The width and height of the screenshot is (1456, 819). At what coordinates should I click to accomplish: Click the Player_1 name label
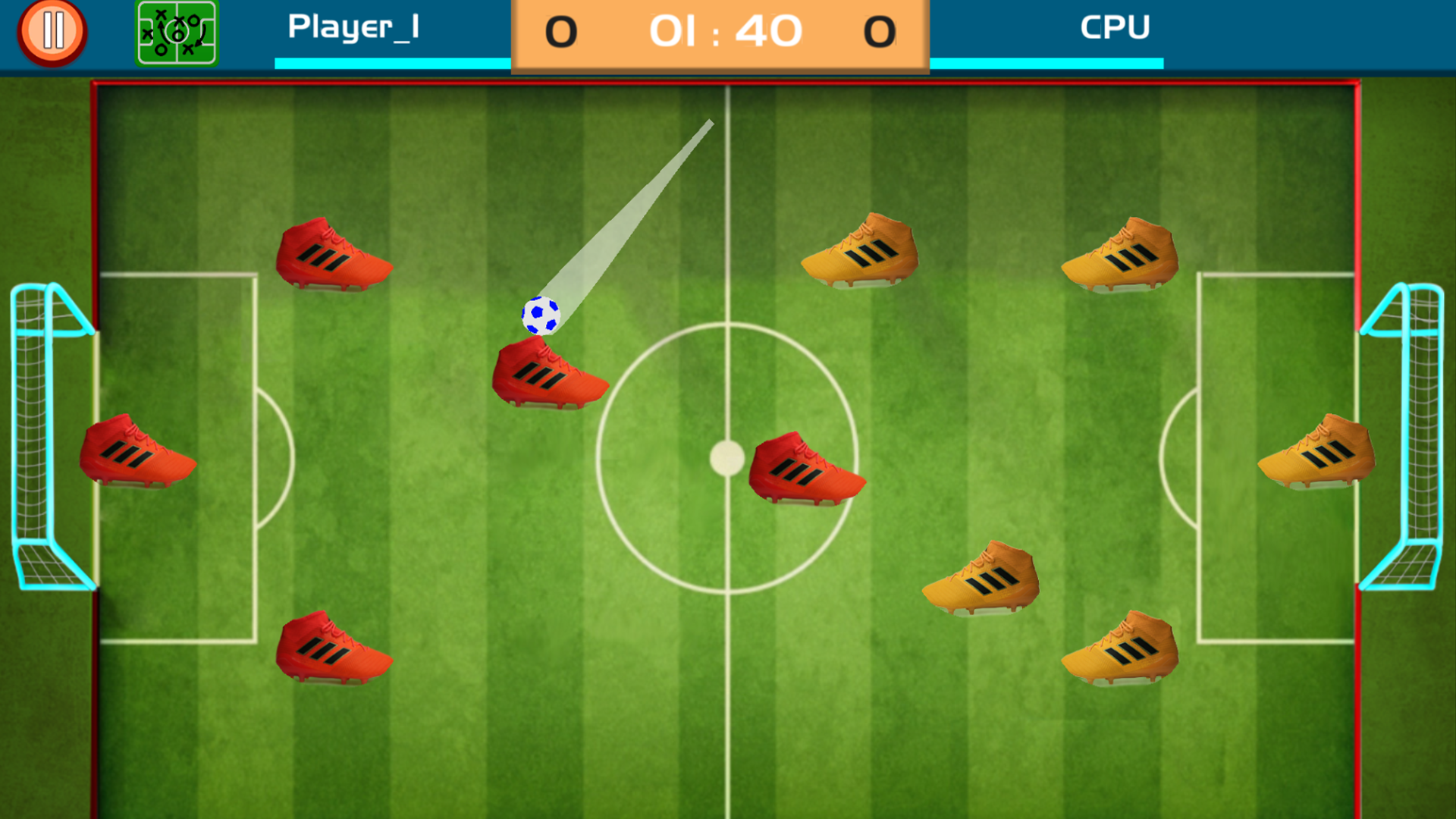[x=353, y=27]
